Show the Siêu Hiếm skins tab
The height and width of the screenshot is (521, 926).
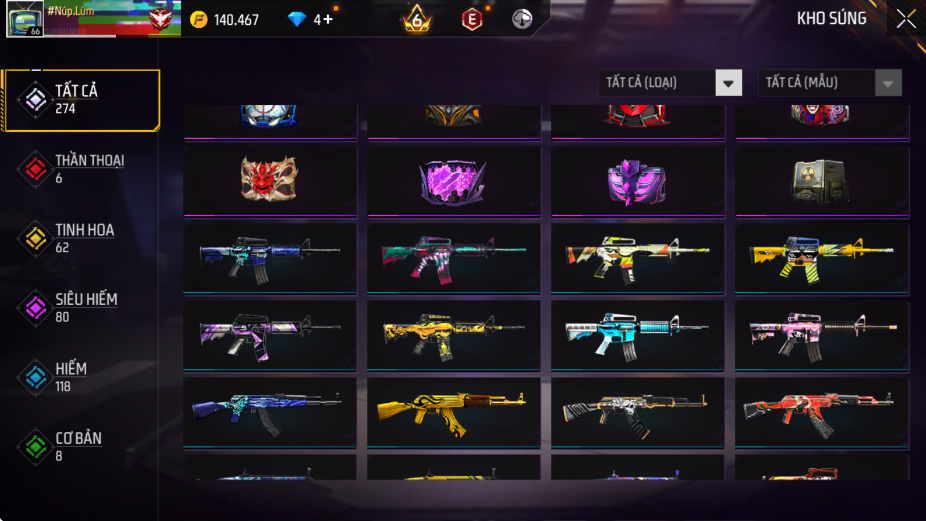[x=81, y=308]
